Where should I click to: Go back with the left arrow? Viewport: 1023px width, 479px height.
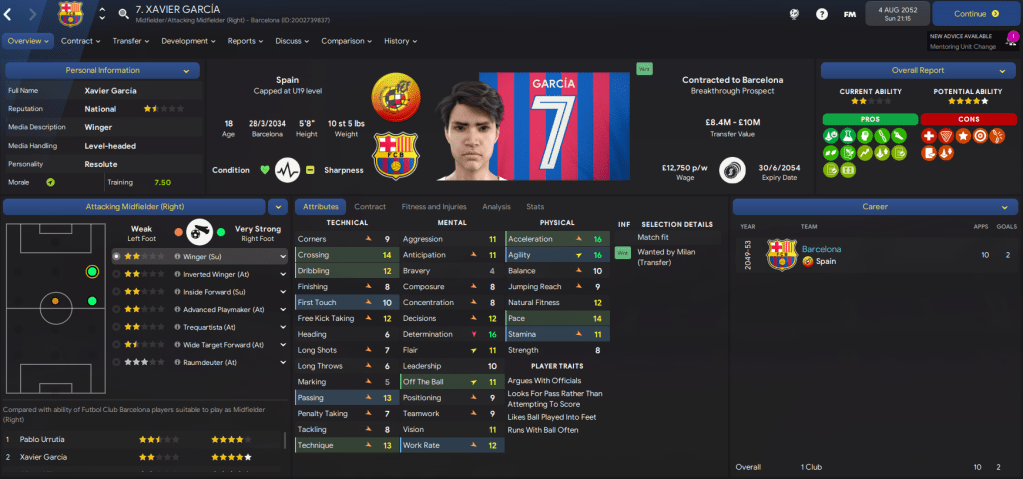coord(8,14)
